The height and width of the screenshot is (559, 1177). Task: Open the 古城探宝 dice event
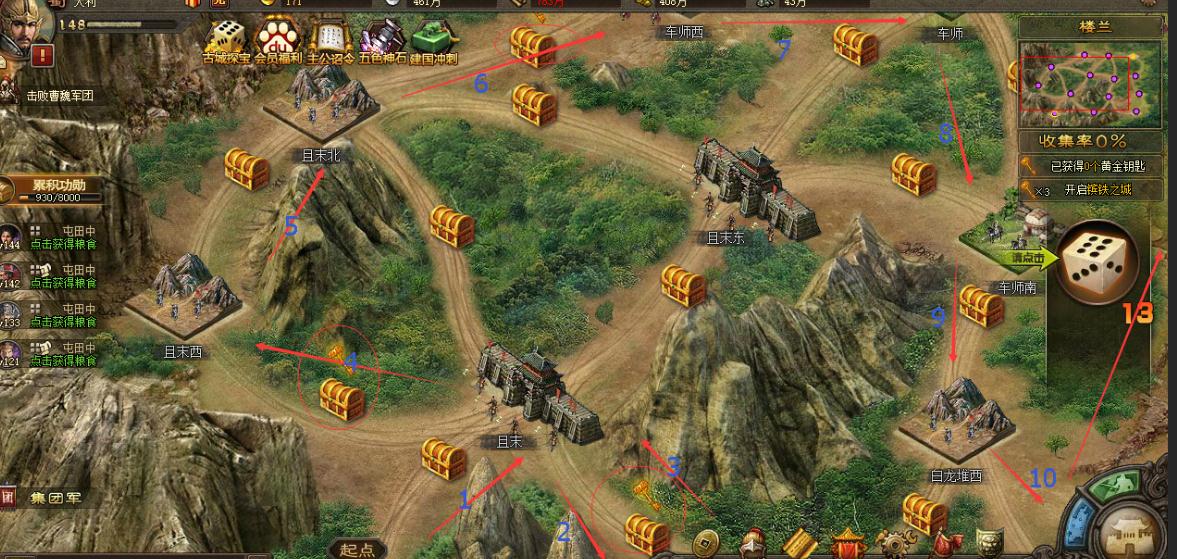(x=226, y=41)
